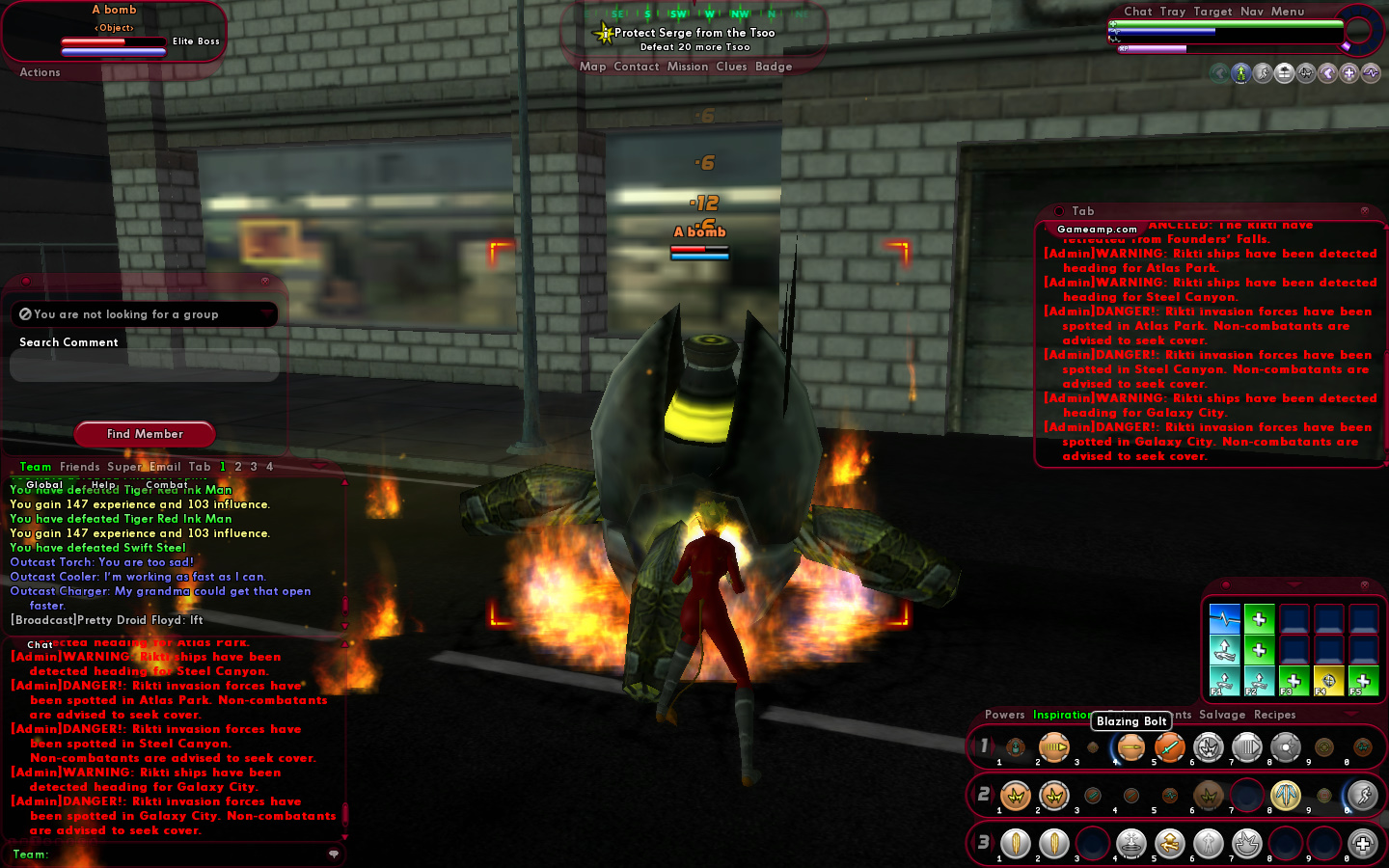Viewport: 1389px width, 868px height.
Task: Open the Recipes tab
Action: point(1274,715)
